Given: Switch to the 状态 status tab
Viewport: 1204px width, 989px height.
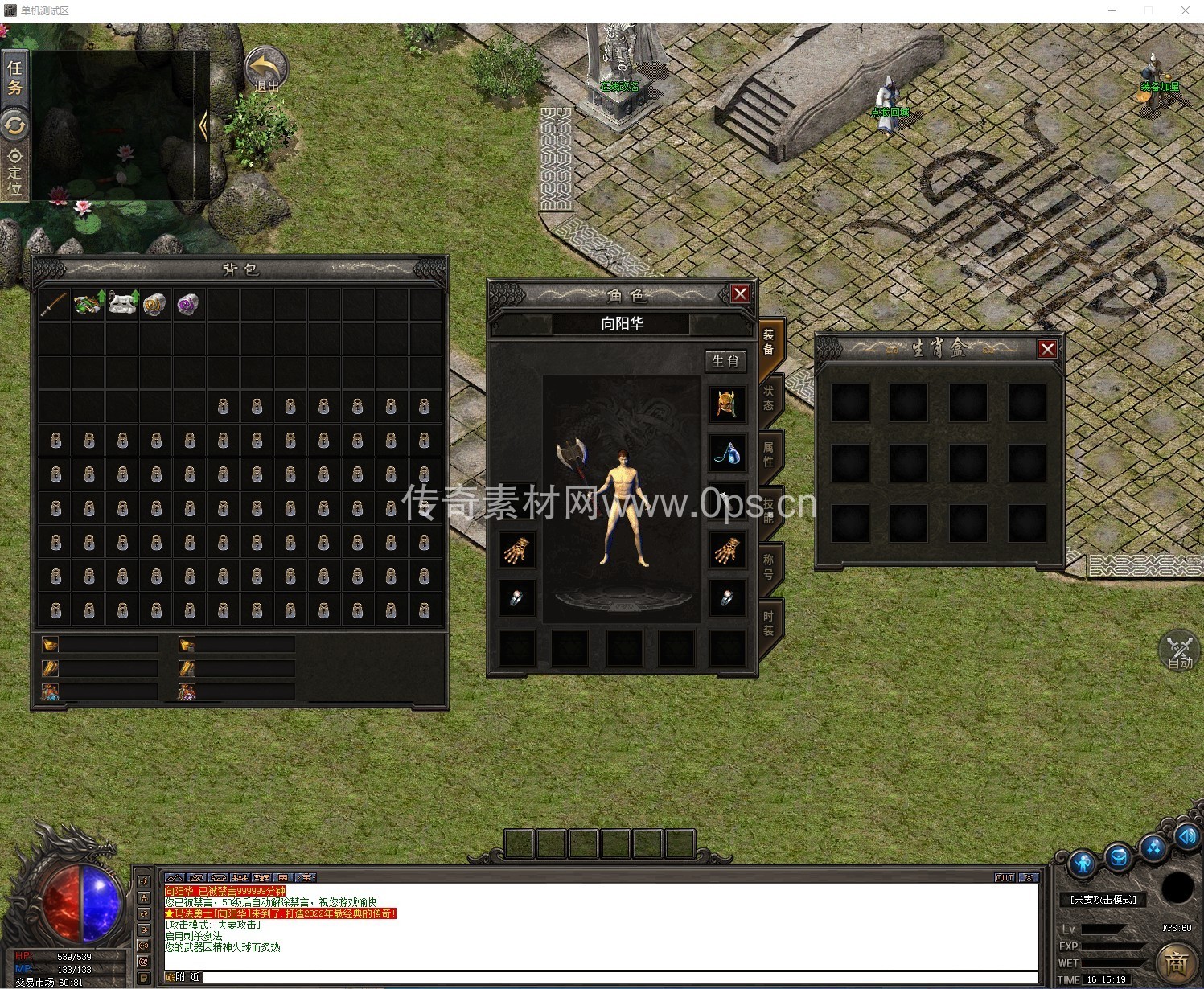Looking at the screenshot, I should (x=769, y=397).
